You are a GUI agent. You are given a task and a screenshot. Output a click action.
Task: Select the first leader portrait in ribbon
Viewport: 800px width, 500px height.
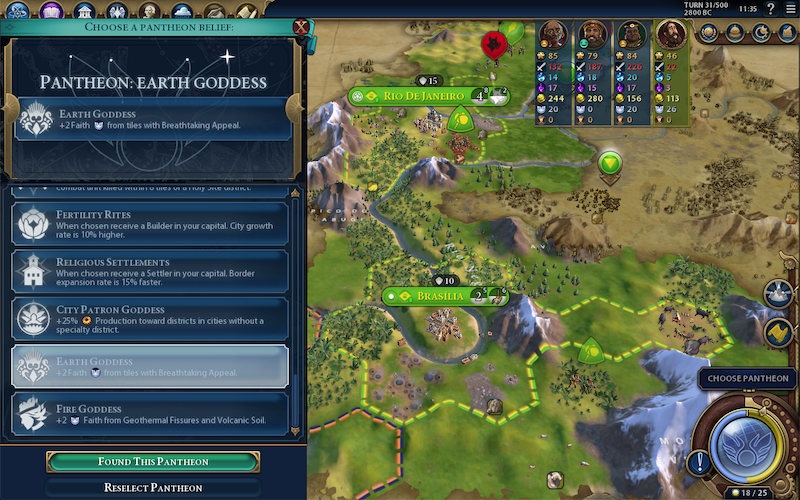(x=550, y=34)
